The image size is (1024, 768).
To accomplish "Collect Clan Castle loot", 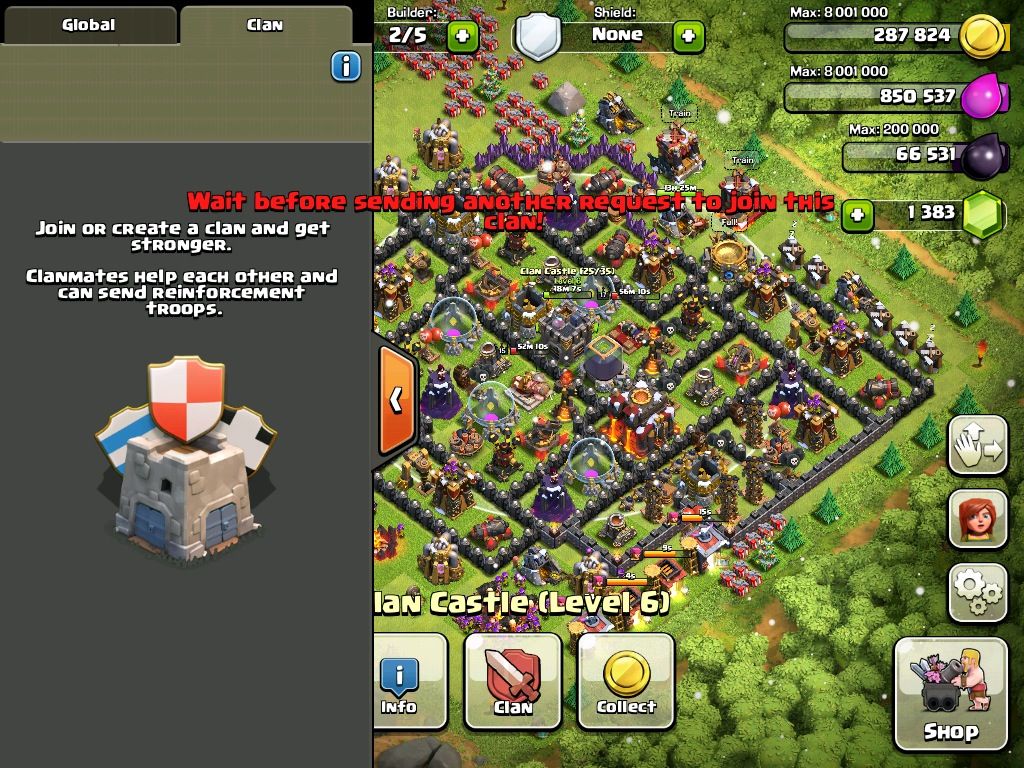I will point(626,681).
